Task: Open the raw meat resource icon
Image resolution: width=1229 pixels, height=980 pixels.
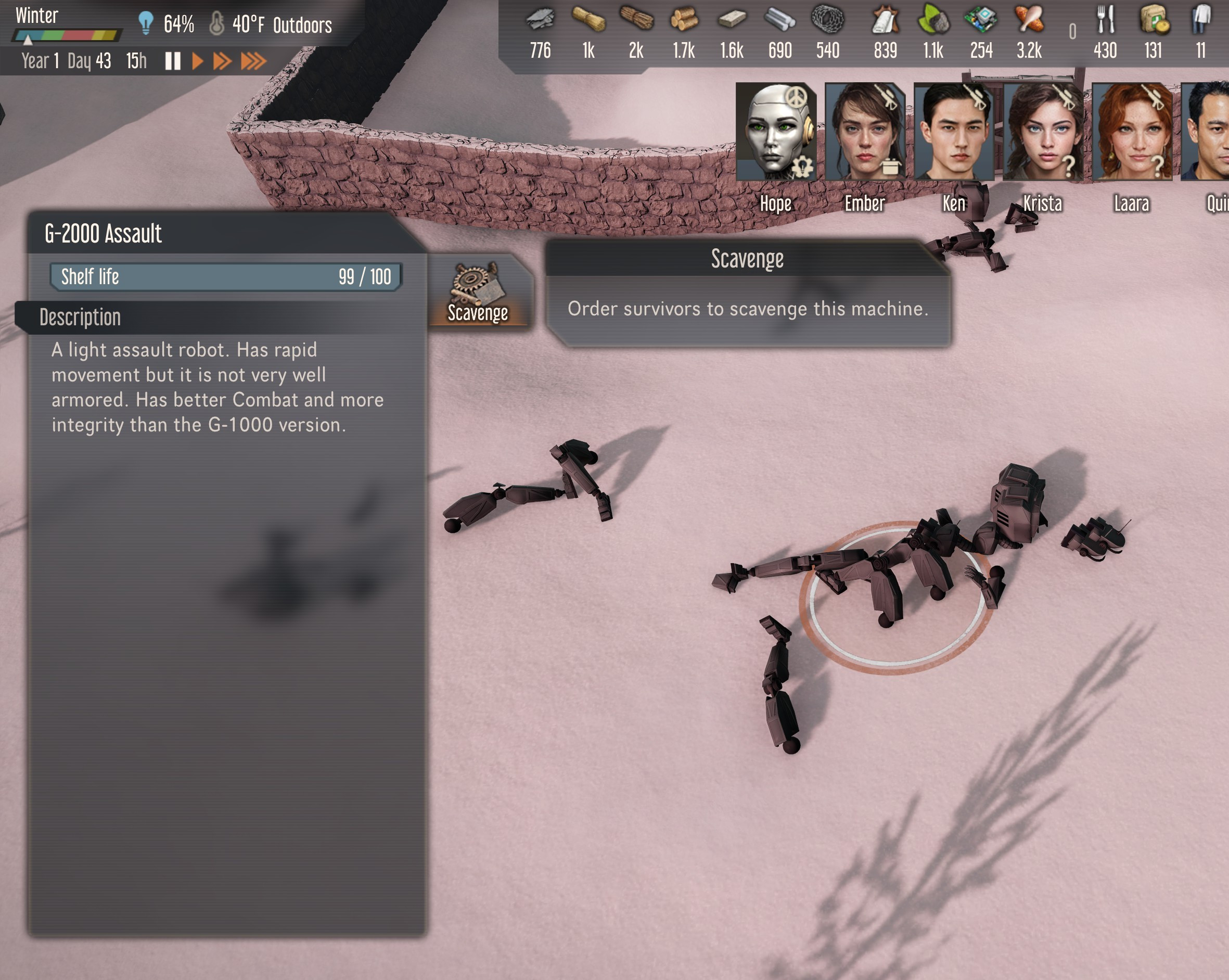Action: (x=1029, y=19)
